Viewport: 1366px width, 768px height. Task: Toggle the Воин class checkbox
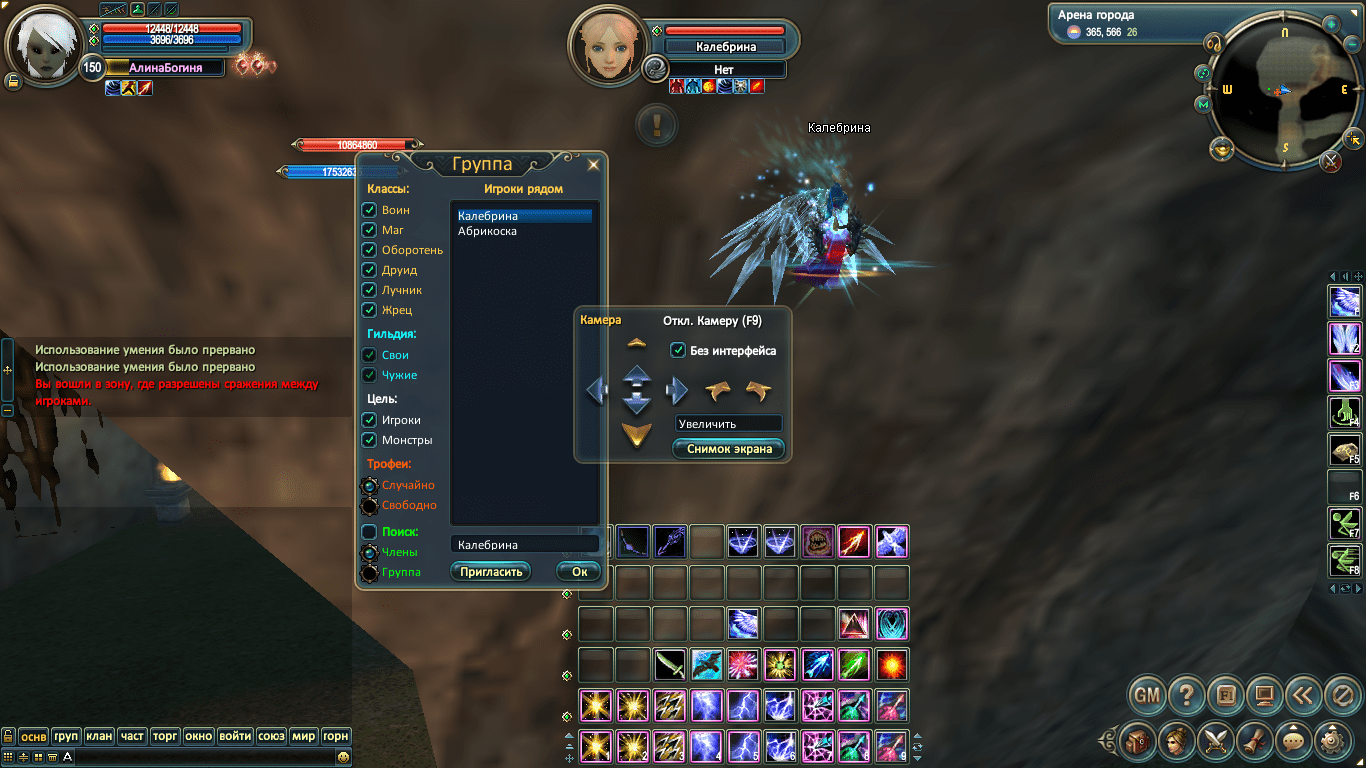pos(369,210)
